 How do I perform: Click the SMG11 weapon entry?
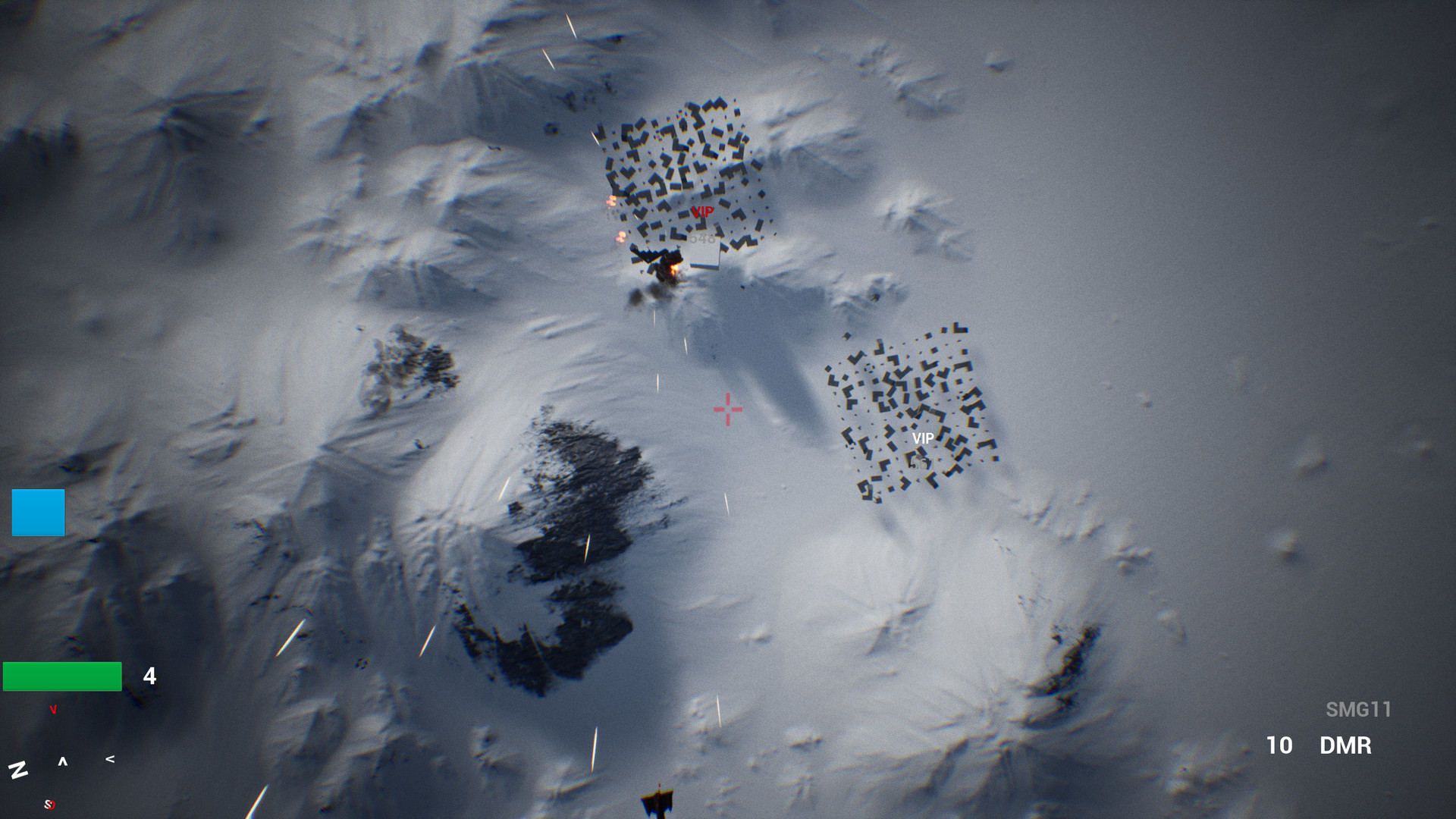tap(1360, 710)
